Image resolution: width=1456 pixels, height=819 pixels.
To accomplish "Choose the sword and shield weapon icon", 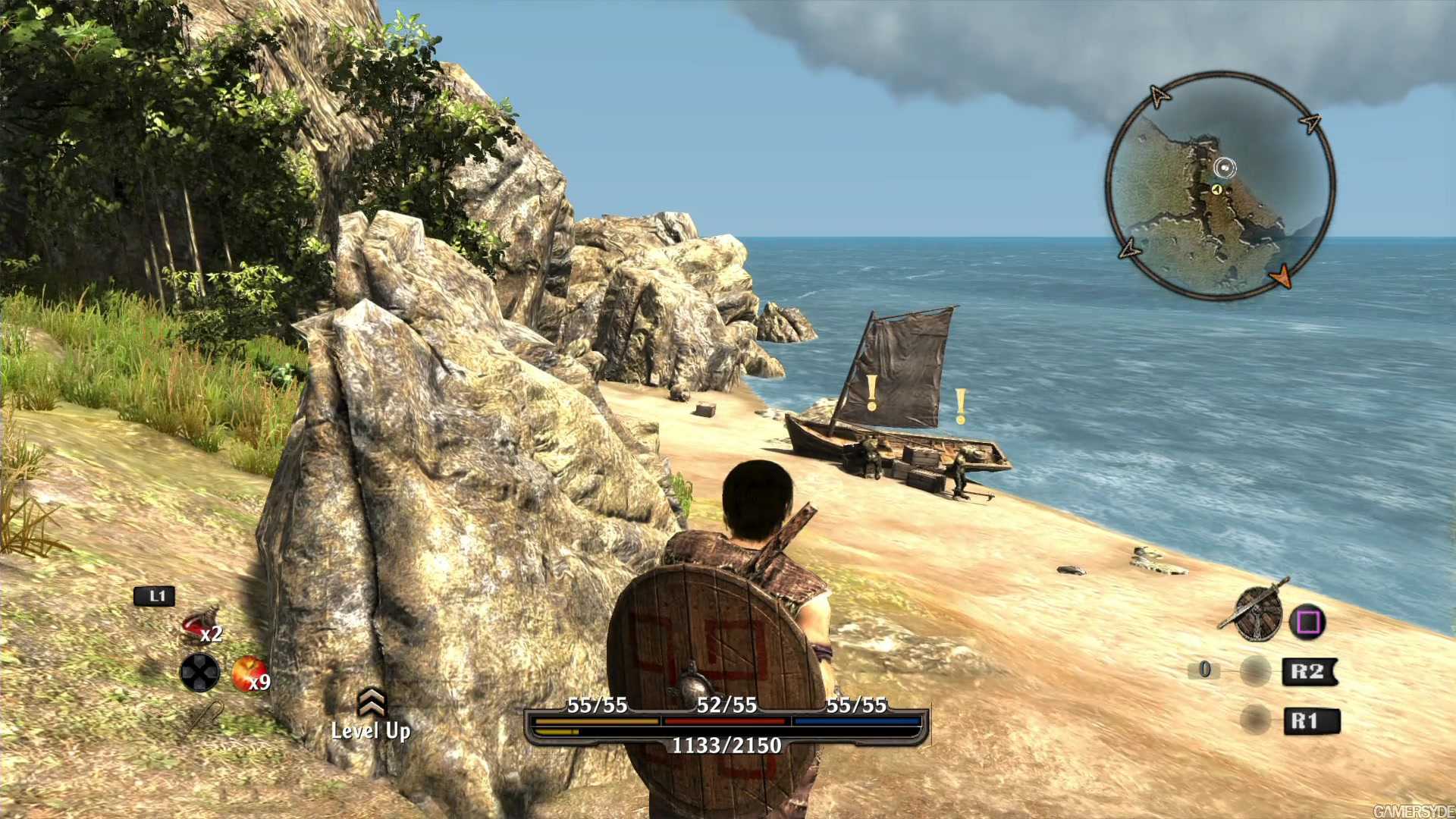I will click(1256, 611).
